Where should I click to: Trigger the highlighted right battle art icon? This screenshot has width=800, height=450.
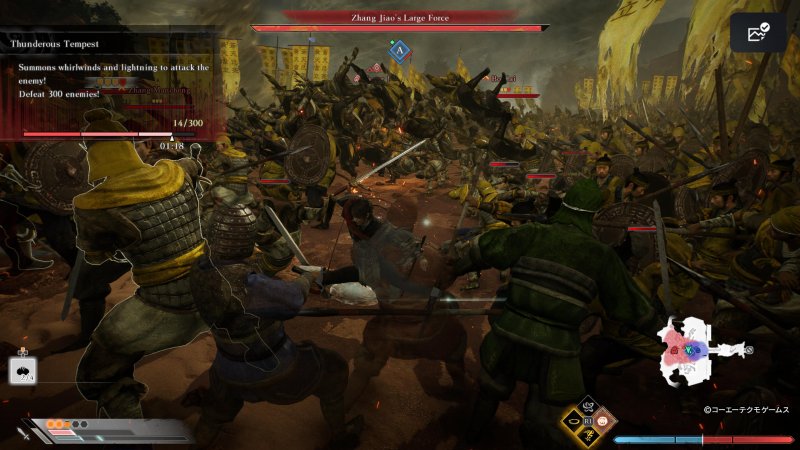606,422
